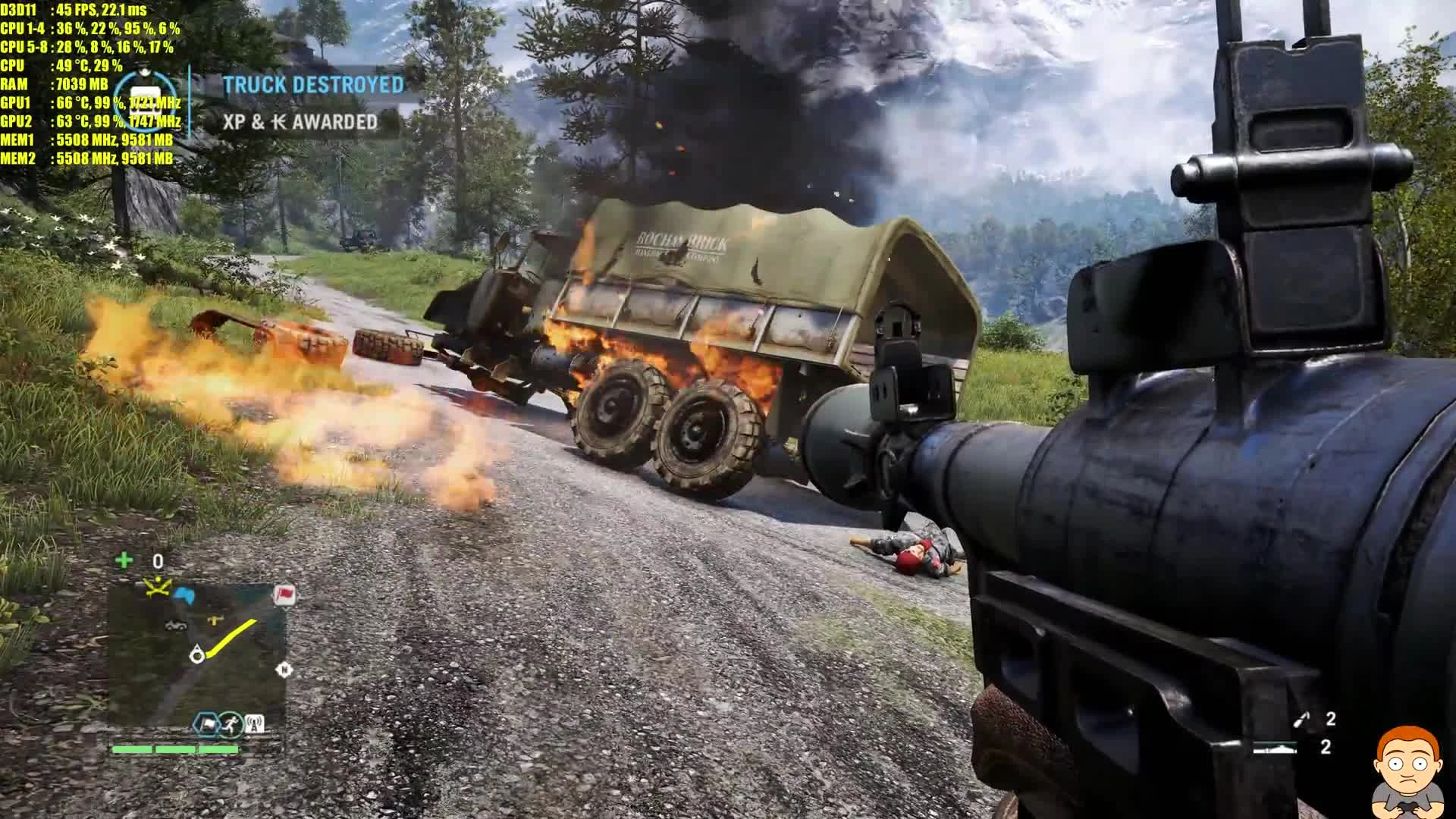Toggle the compass north indicator on minimap edge
Image resolution: width=1456 pixels, height=819 pixels.
pyautogui.click(x=284, y=669)
